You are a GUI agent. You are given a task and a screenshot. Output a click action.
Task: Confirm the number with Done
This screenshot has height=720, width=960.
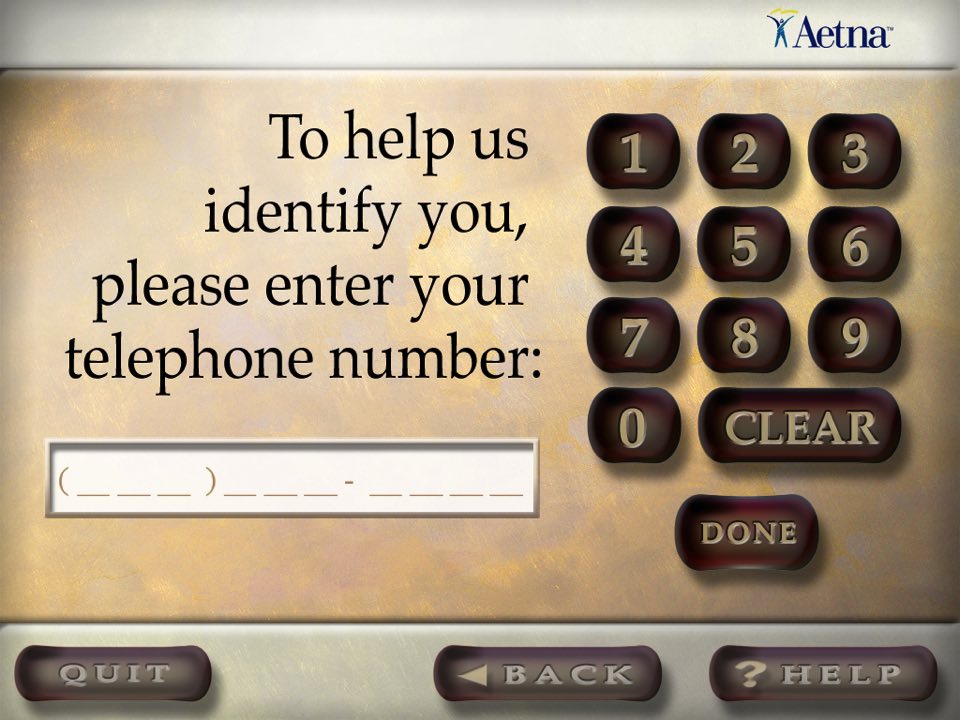point(747,532)
